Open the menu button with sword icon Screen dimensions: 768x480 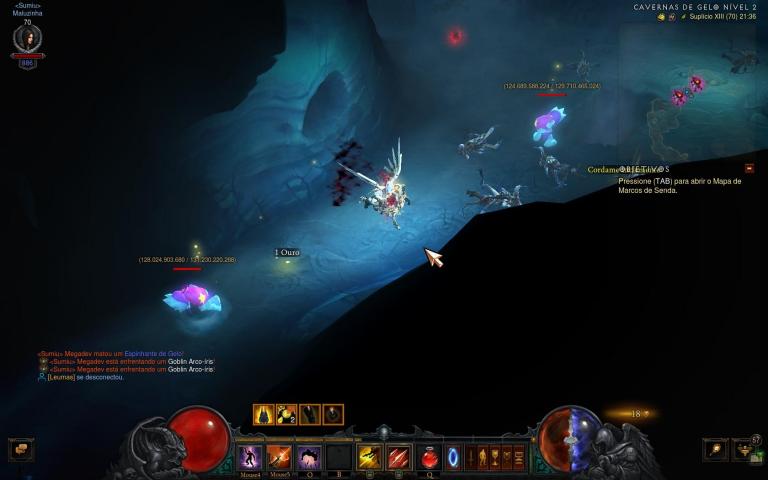point(469,458)
